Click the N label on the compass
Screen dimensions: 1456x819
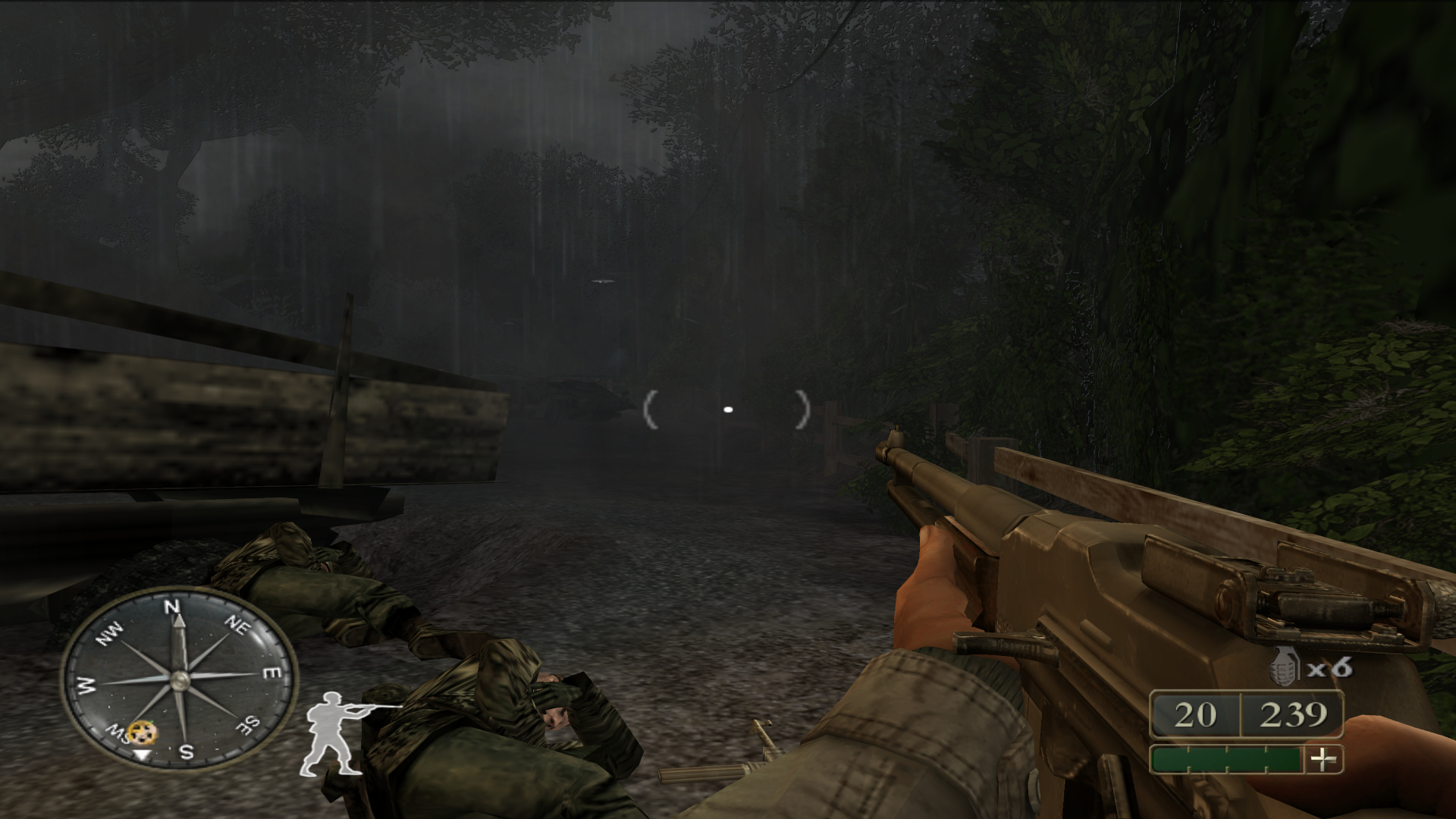pyautogui.click(x=172, y=607)
